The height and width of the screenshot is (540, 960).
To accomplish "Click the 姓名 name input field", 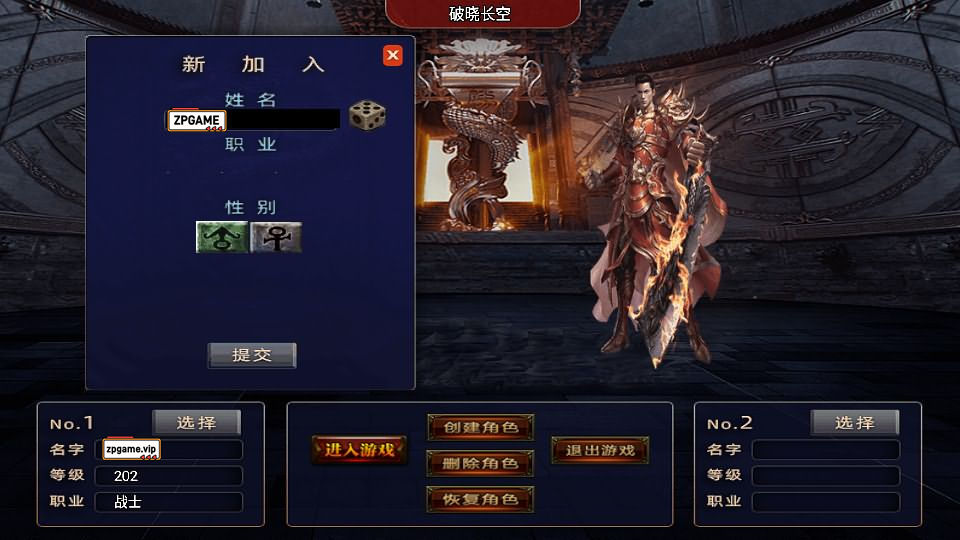I will pyautogui.click(x=281, y=119).
